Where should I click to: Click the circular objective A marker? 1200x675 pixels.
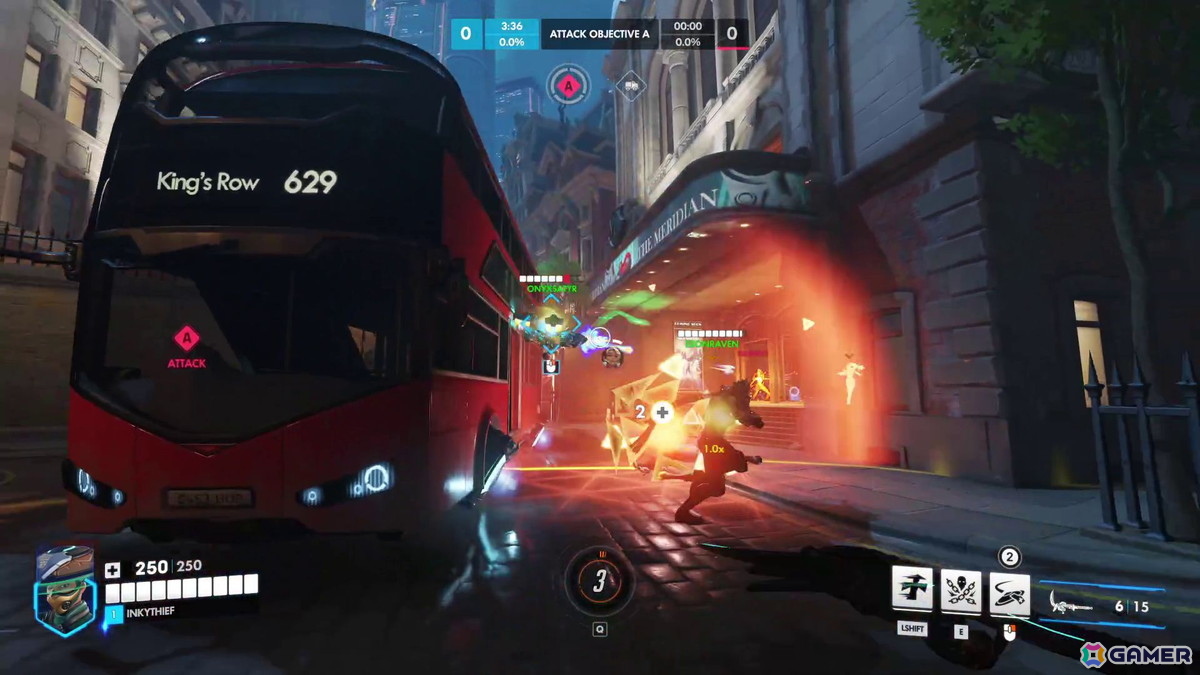click(x=569, y=86)
